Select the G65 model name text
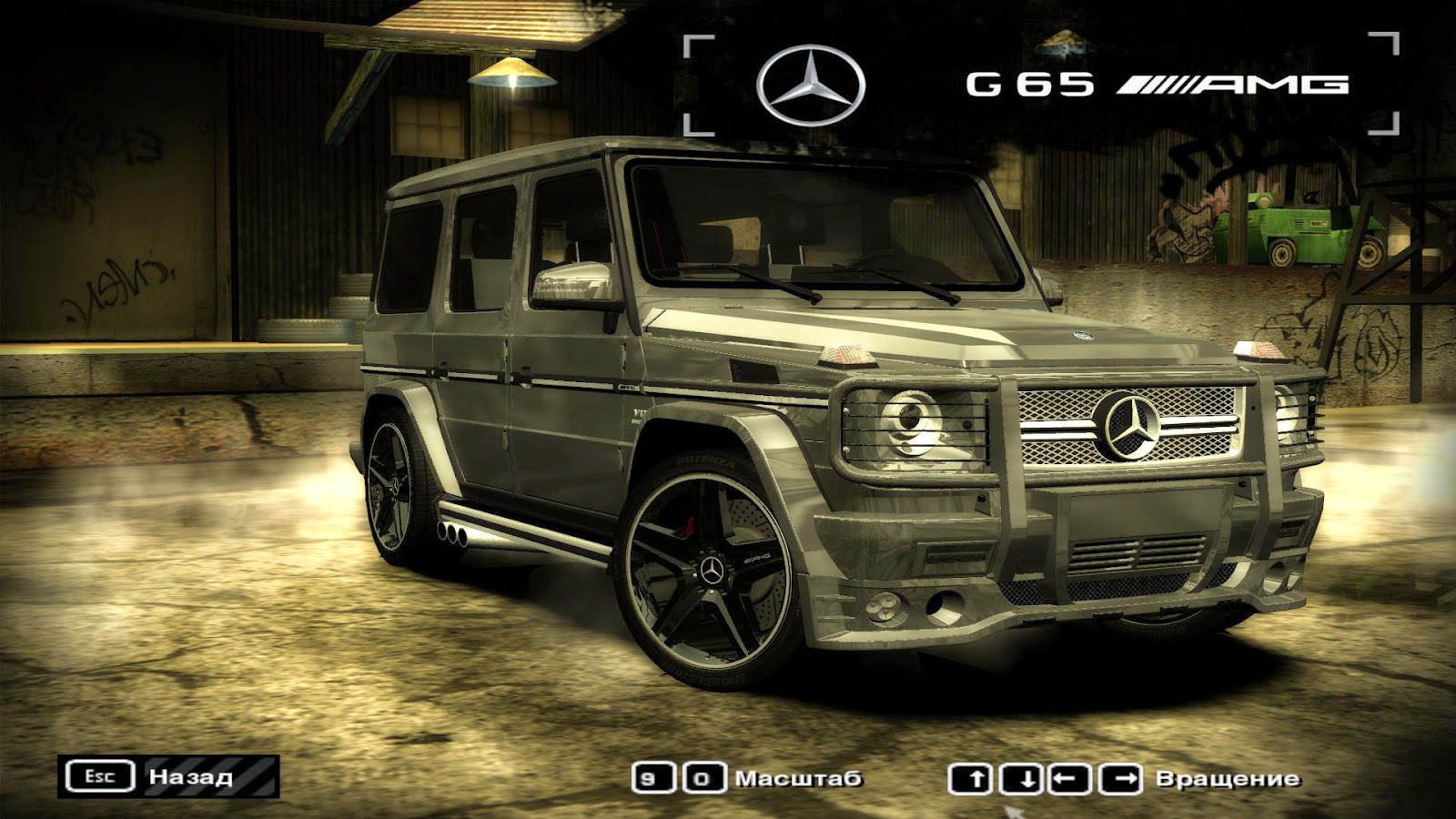 point(1028,84)
